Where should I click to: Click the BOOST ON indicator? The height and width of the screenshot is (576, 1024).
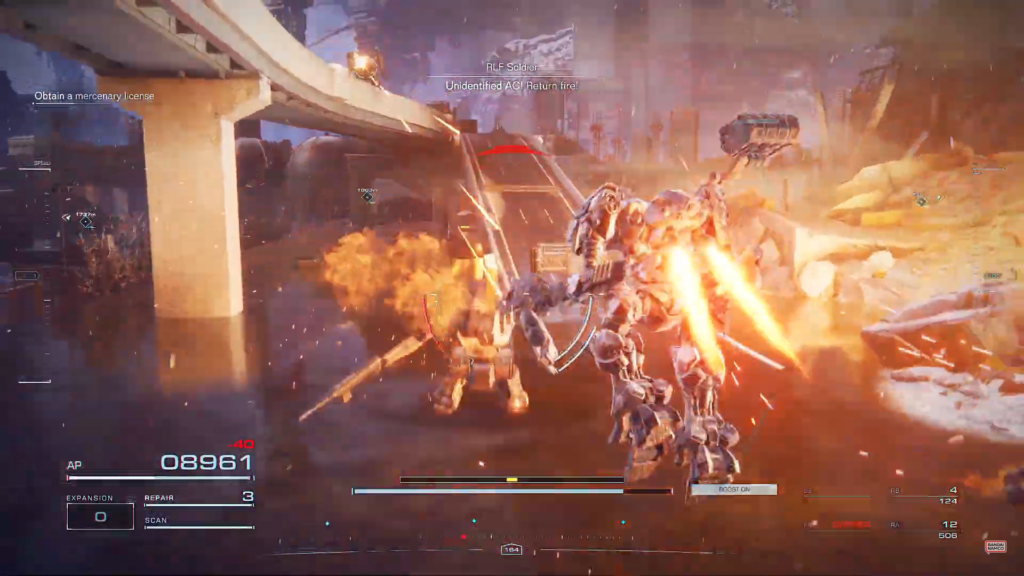pos(734,490)
